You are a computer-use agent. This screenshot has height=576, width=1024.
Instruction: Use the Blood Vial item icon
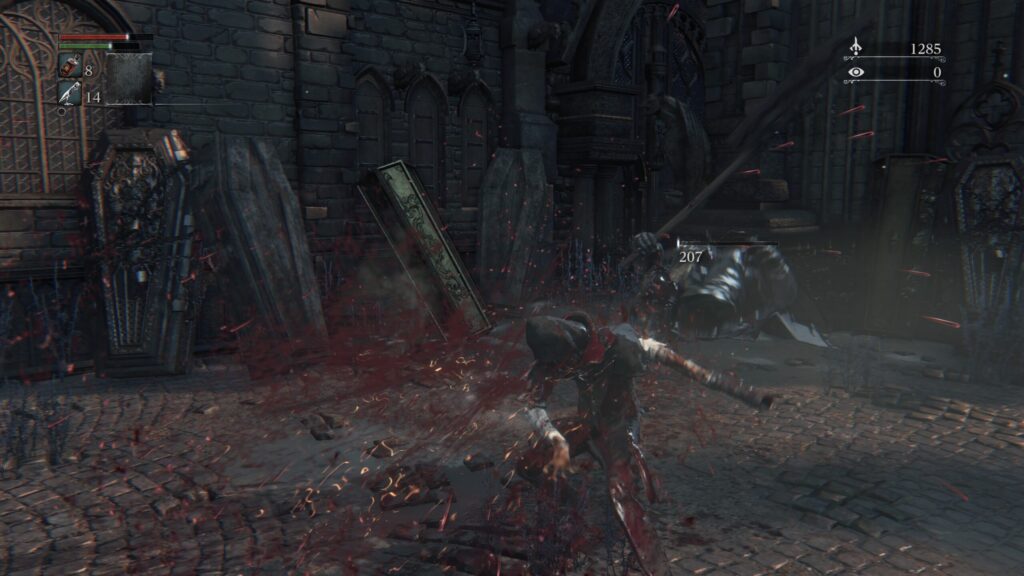coord(70,66)
